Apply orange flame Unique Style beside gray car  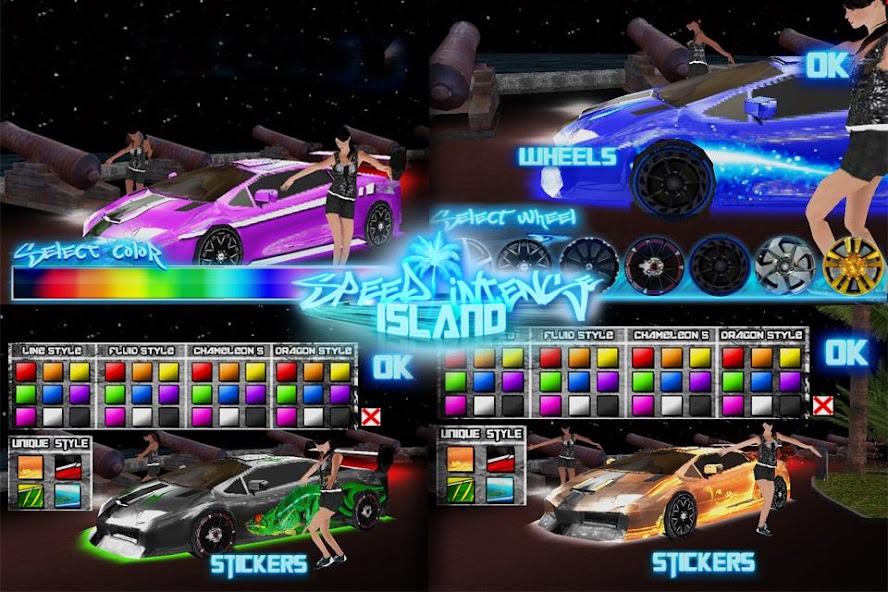(x=29, y=467)
